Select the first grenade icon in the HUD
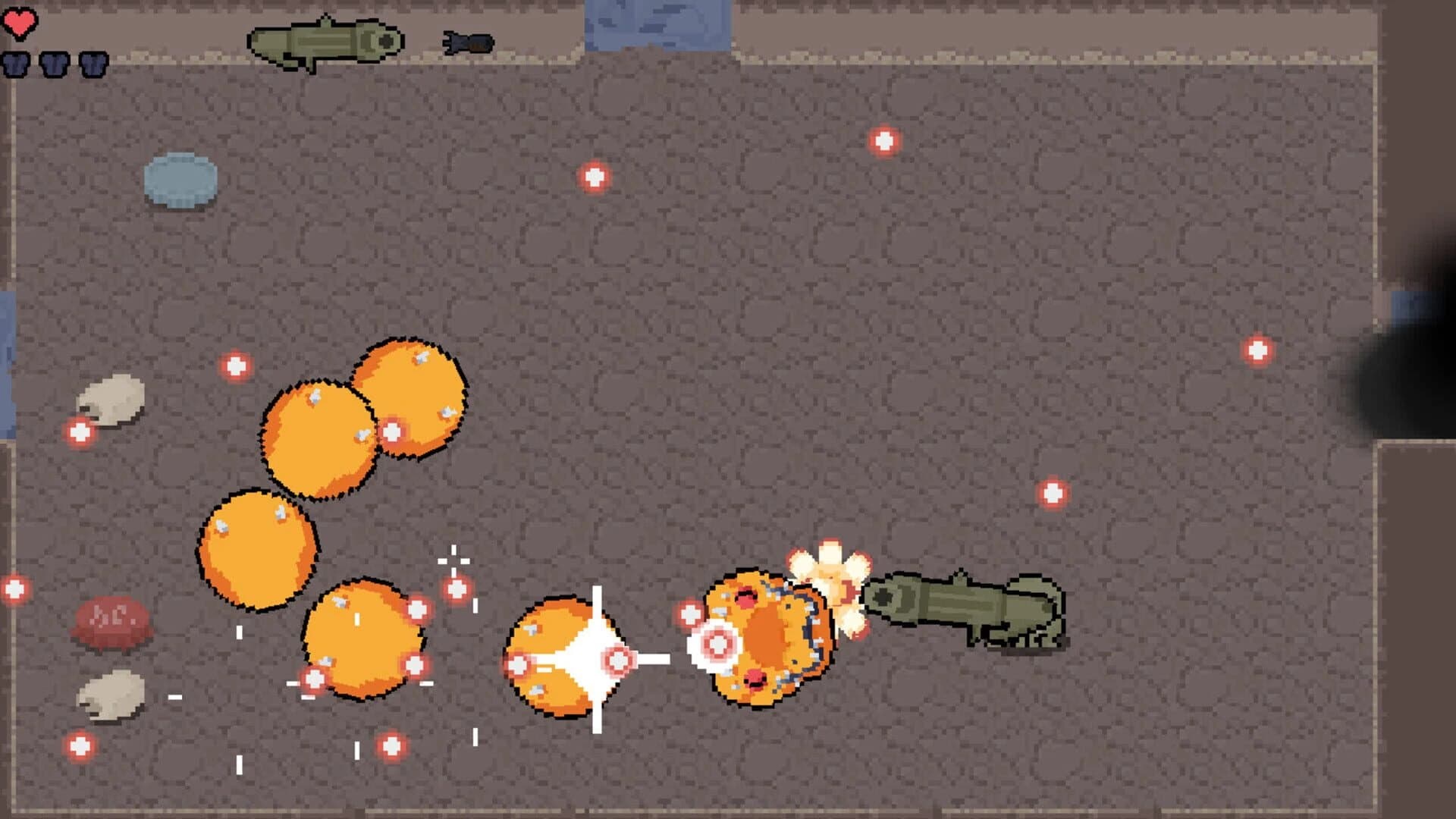Image resolution: width=1456 pixels, height=819 pixels. [16, 64]
